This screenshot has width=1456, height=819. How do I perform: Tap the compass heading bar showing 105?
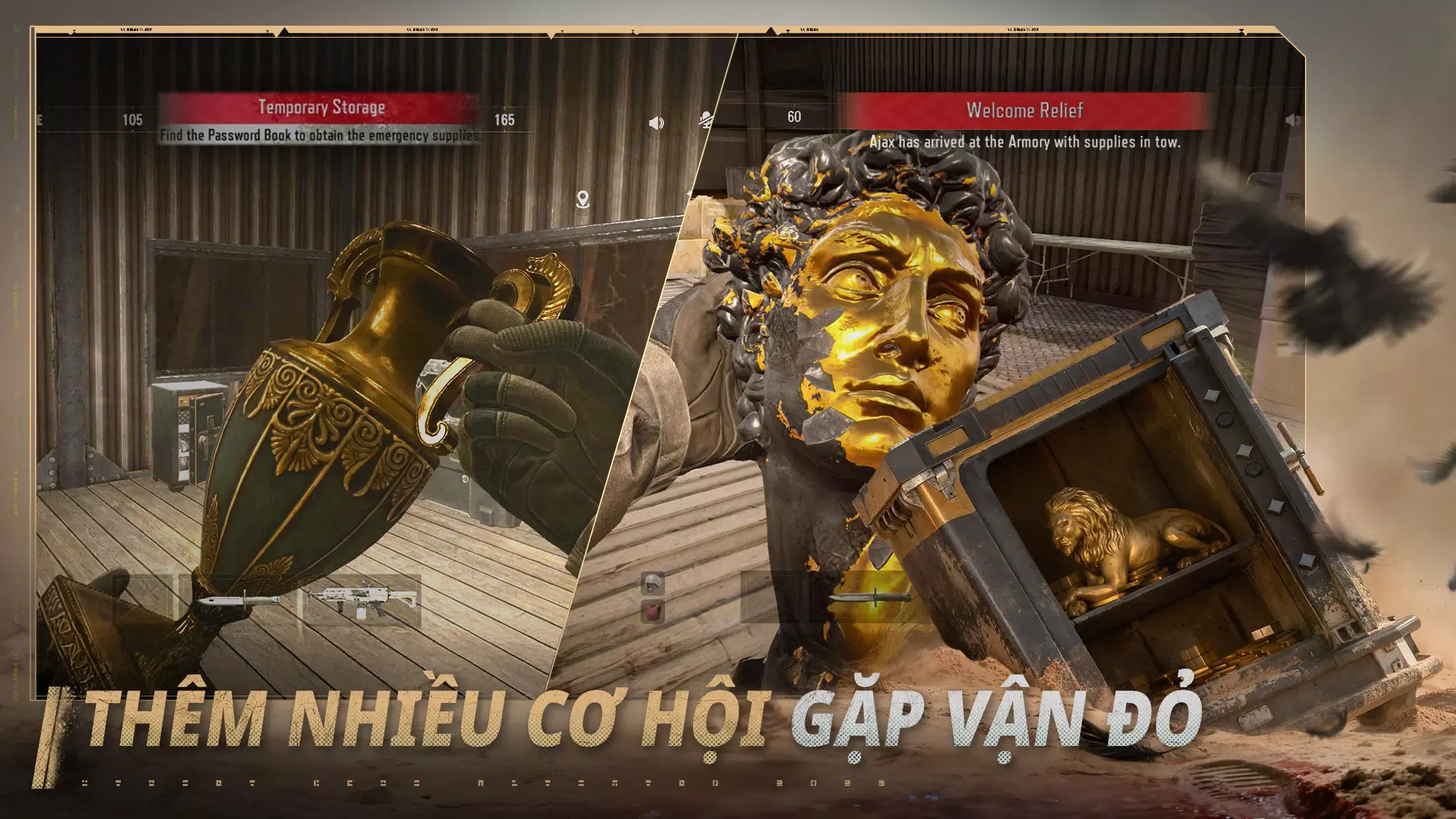pyautogui.click(x=135, y=120)
